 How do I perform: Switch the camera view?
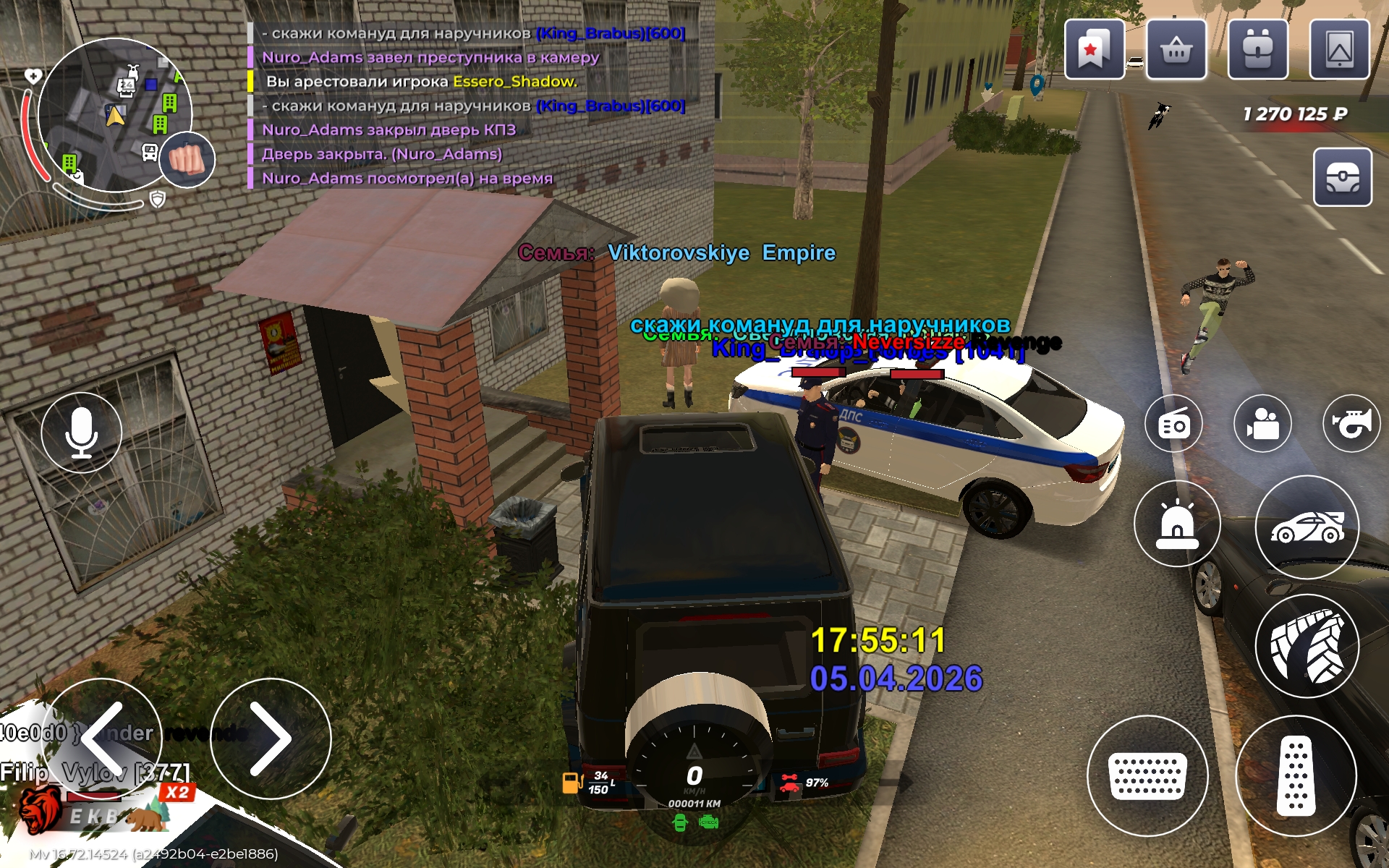pyautogui.click(x=1262, y=425)
